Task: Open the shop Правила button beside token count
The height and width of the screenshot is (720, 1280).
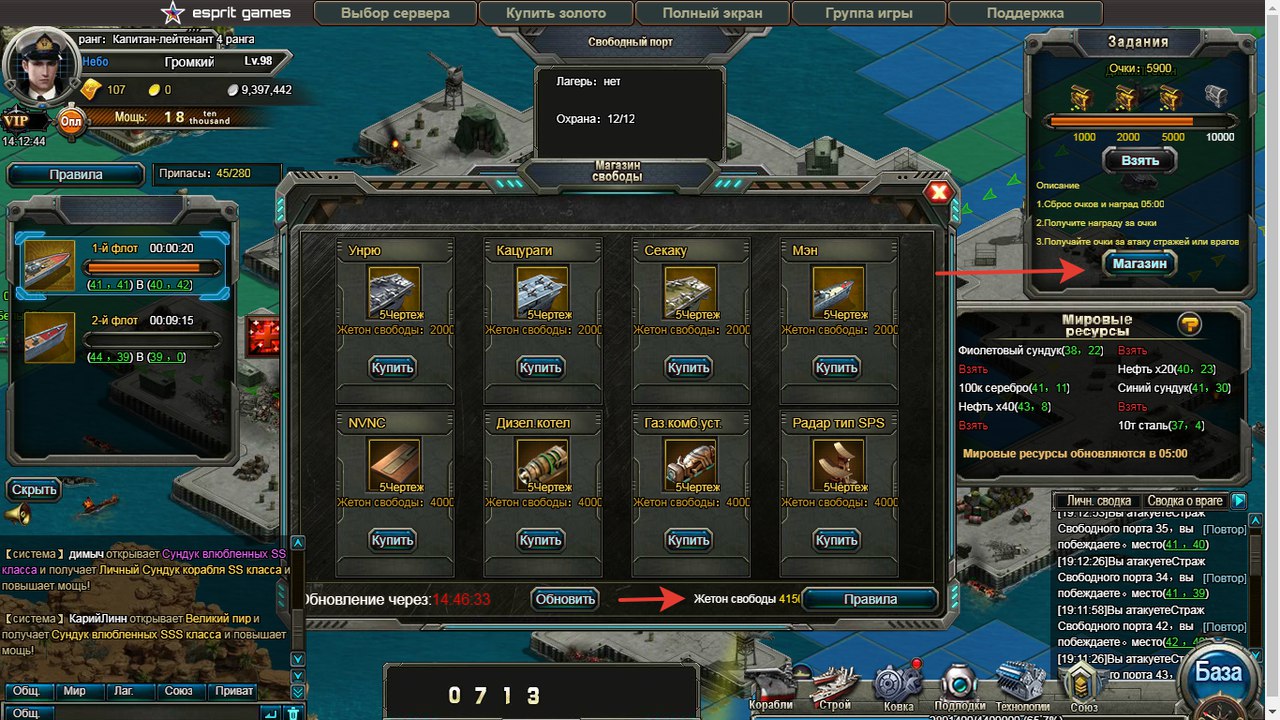Action: [x=870, y=599]
